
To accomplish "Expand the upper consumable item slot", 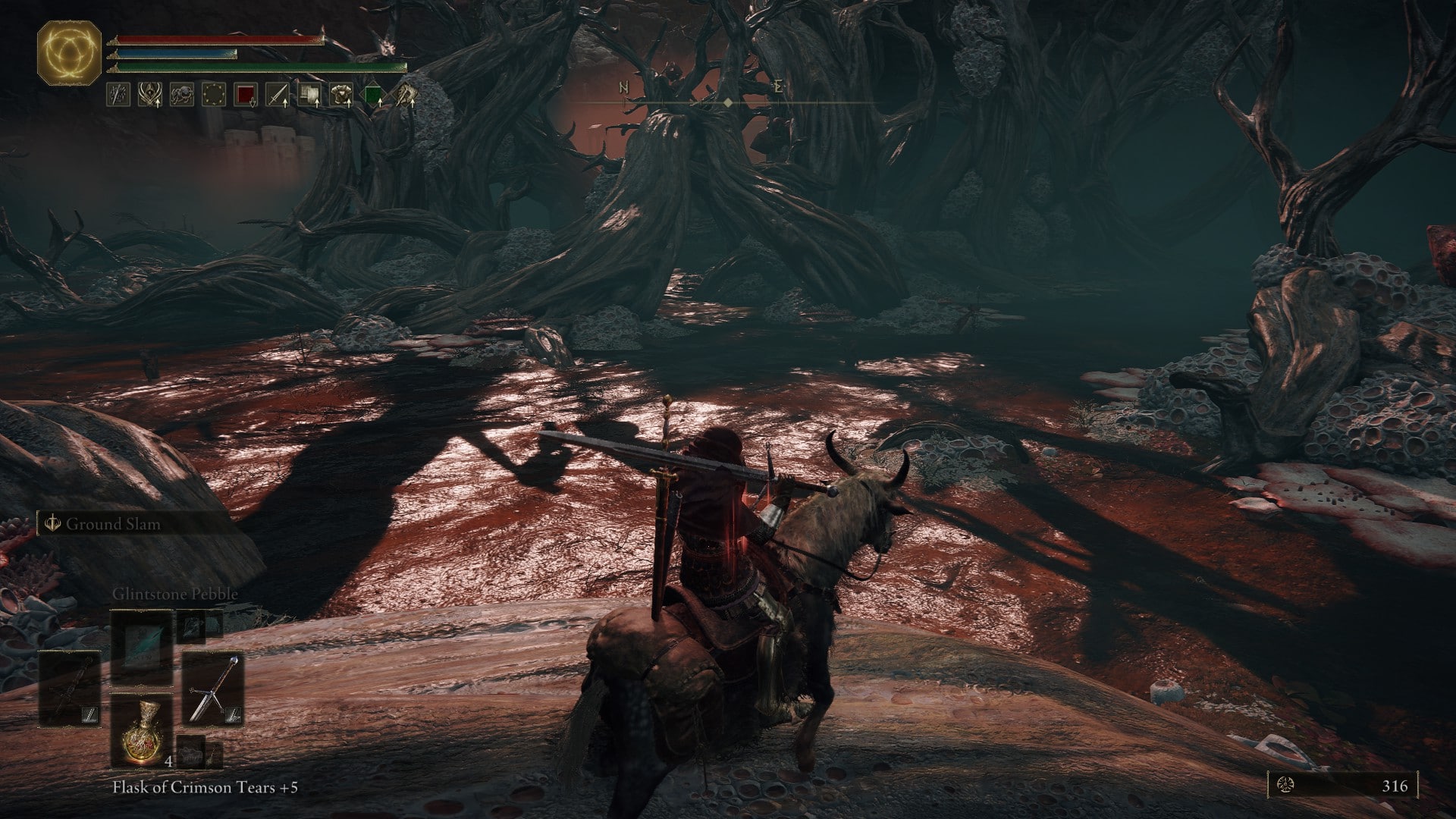I will (x=192, y=628).
